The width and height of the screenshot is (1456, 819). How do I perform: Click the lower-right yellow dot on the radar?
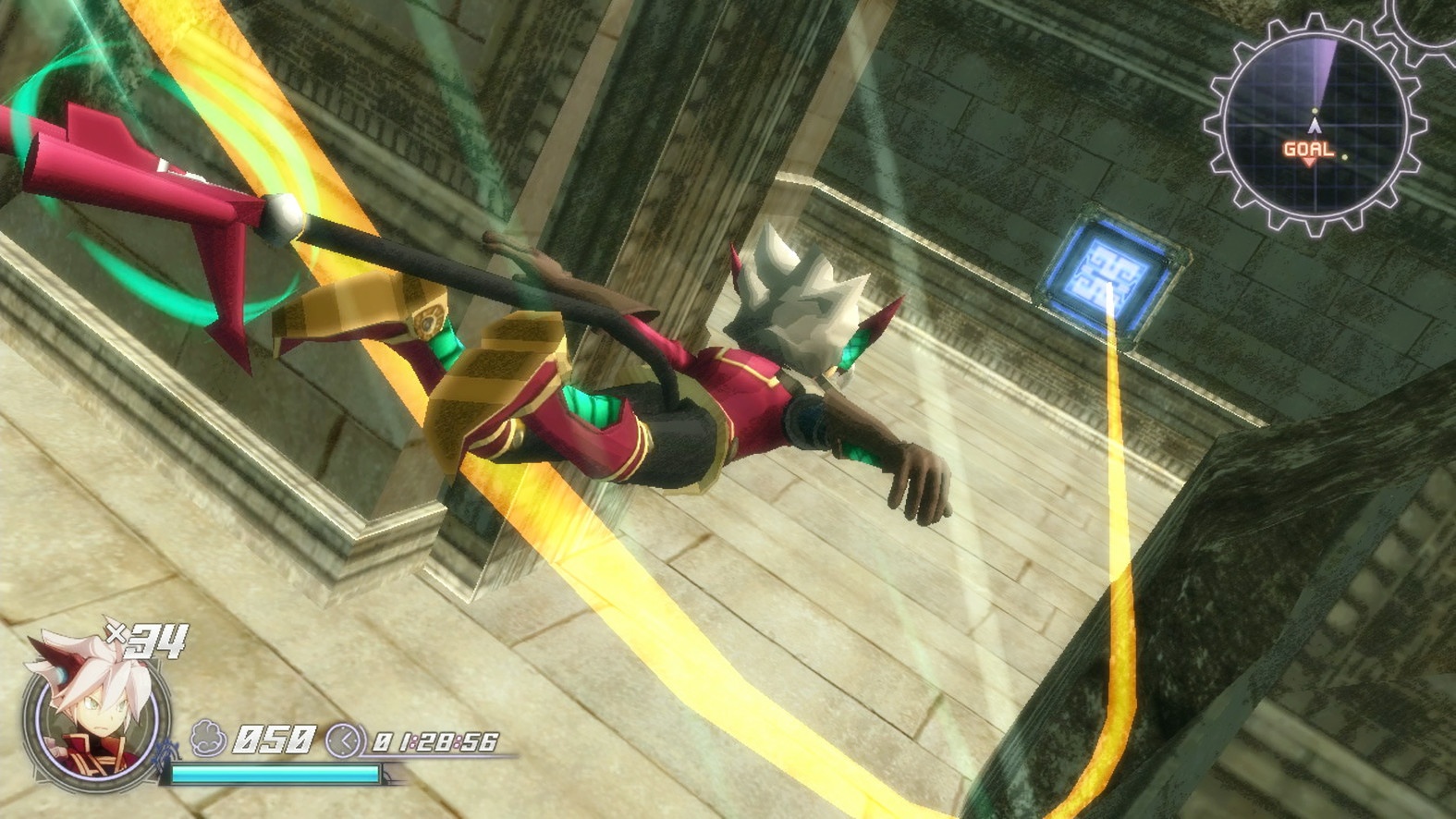[x=1344, y=157]
